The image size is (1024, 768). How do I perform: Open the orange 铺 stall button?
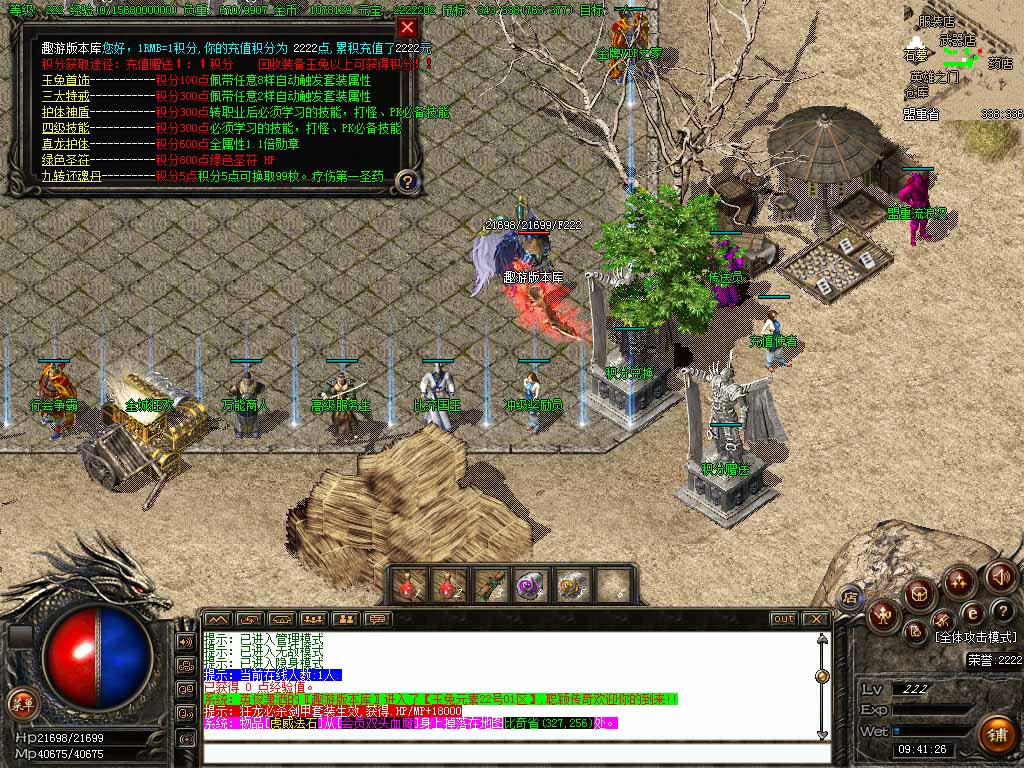pyautogui.click(x=995, y=735)
